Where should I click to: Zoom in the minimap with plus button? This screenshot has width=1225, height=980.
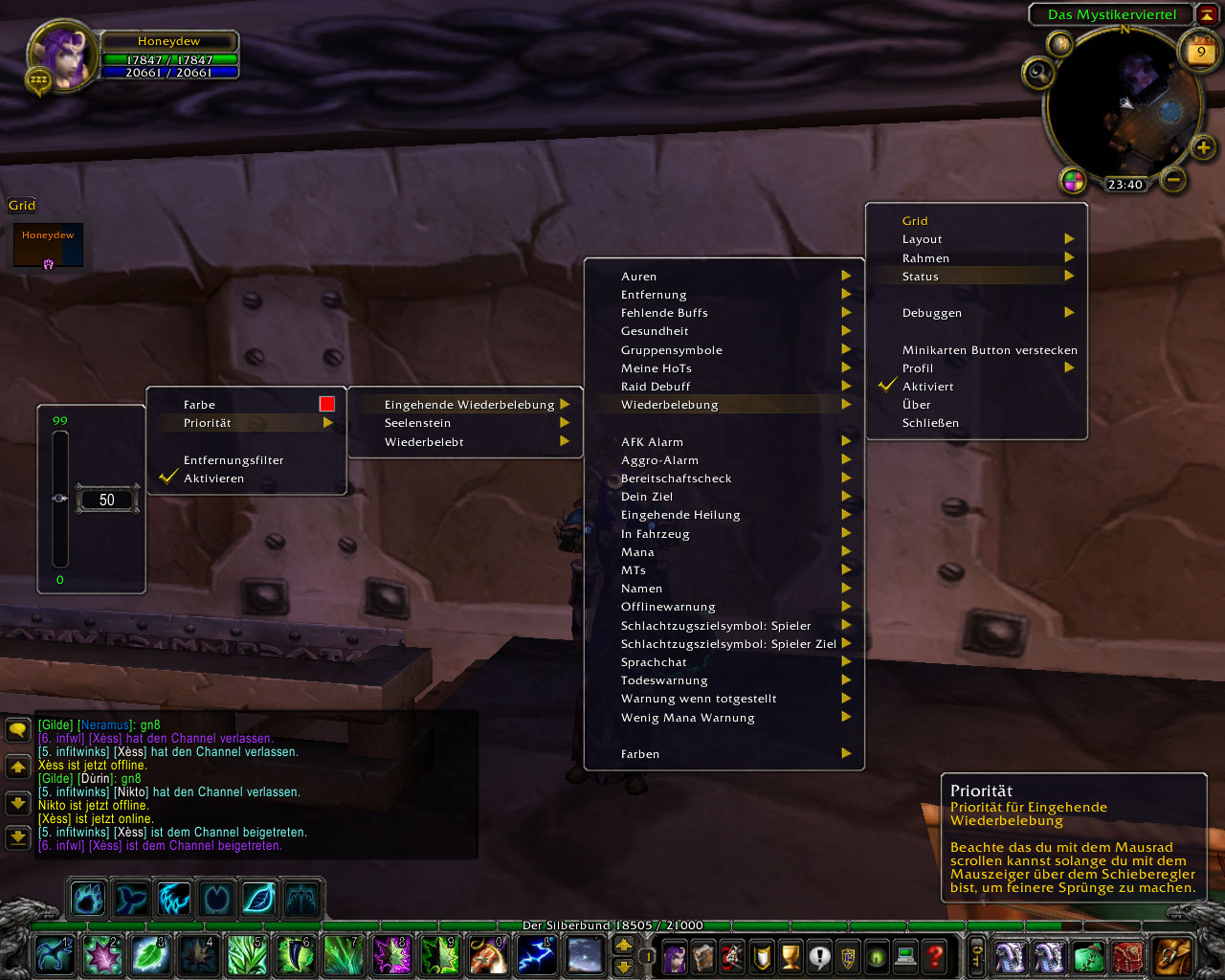1203,146
